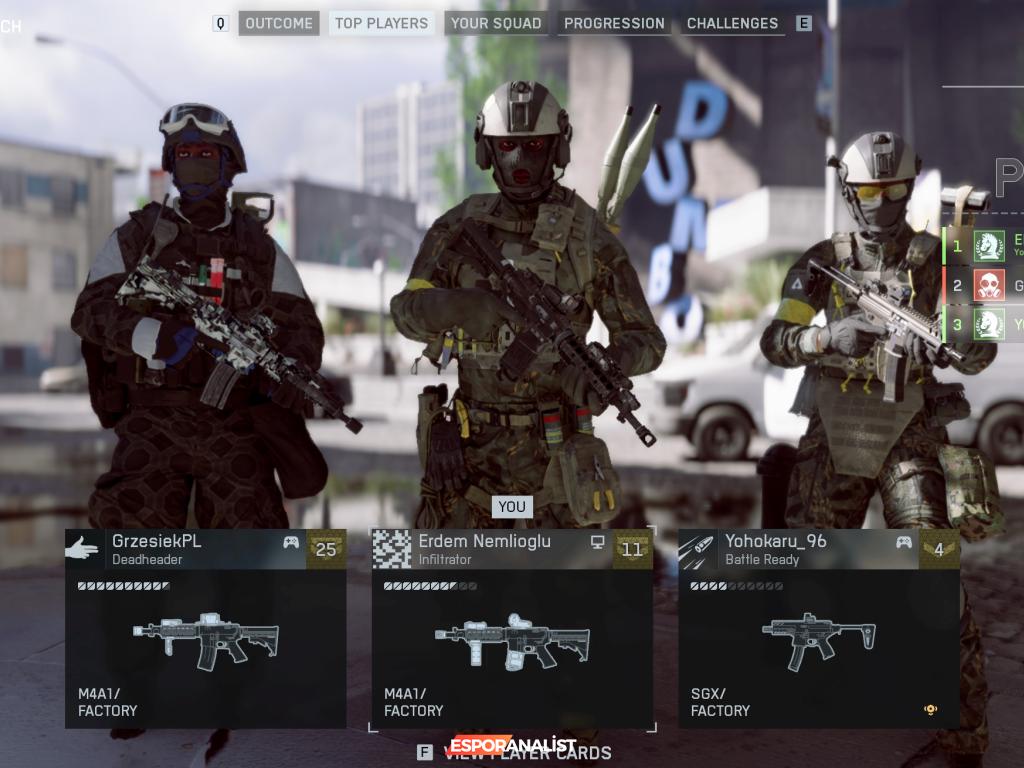Choose Erdem Nemlioglu's player card
The height and width of the screenshot is (768, 1024).
pyautogui.click(x=512, y=628)
